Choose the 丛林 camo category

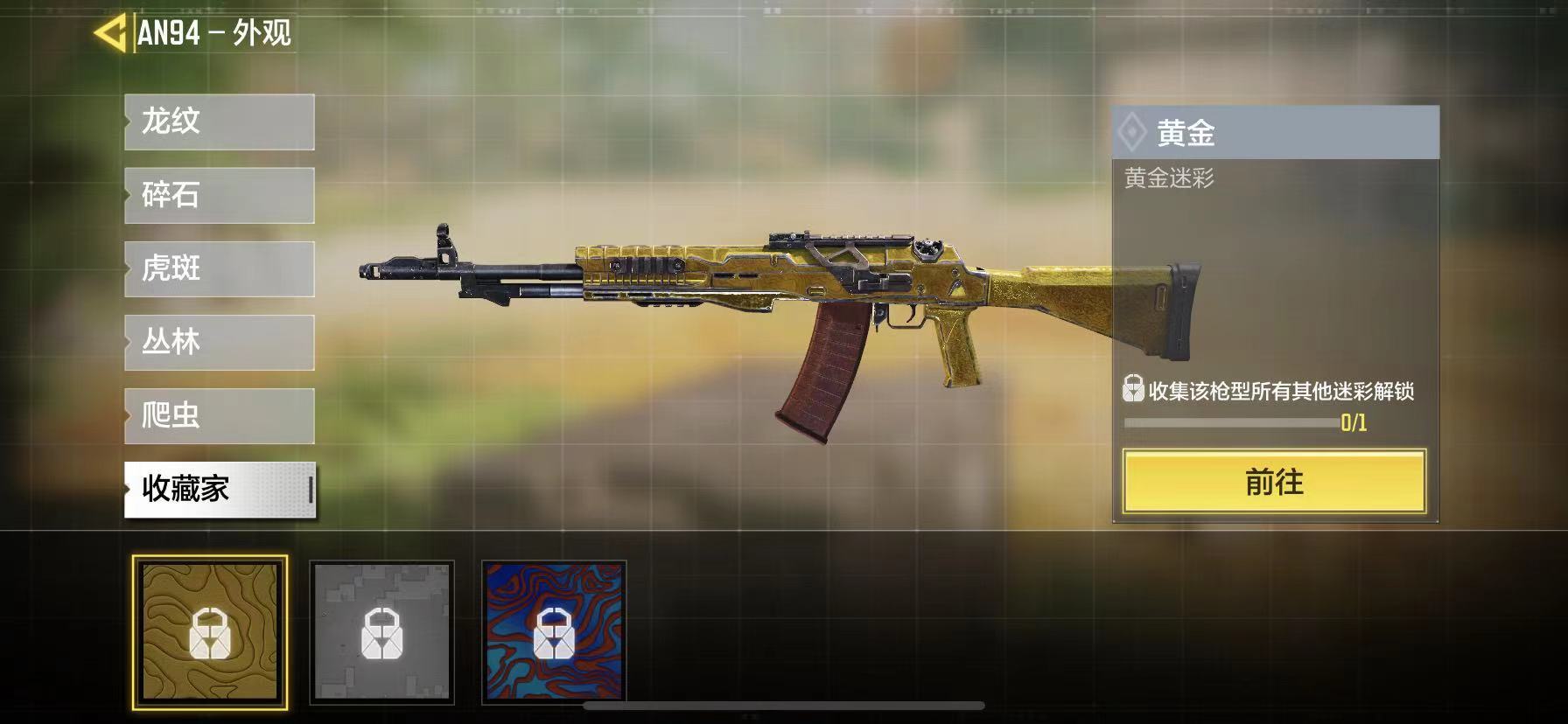click(x=219, y=342)
